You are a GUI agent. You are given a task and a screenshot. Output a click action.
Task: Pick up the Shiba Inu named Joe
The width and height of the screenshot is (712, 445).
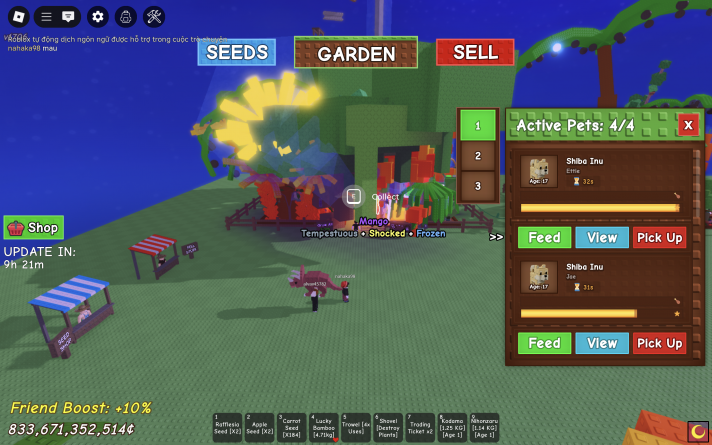(x=660, y=343)
